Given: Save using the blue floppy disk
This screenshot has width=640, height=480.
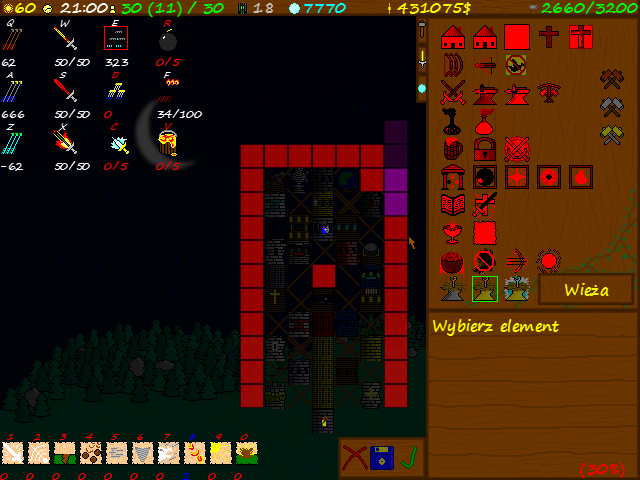Looking at the screenshot, I should click(x=382, y=457).
